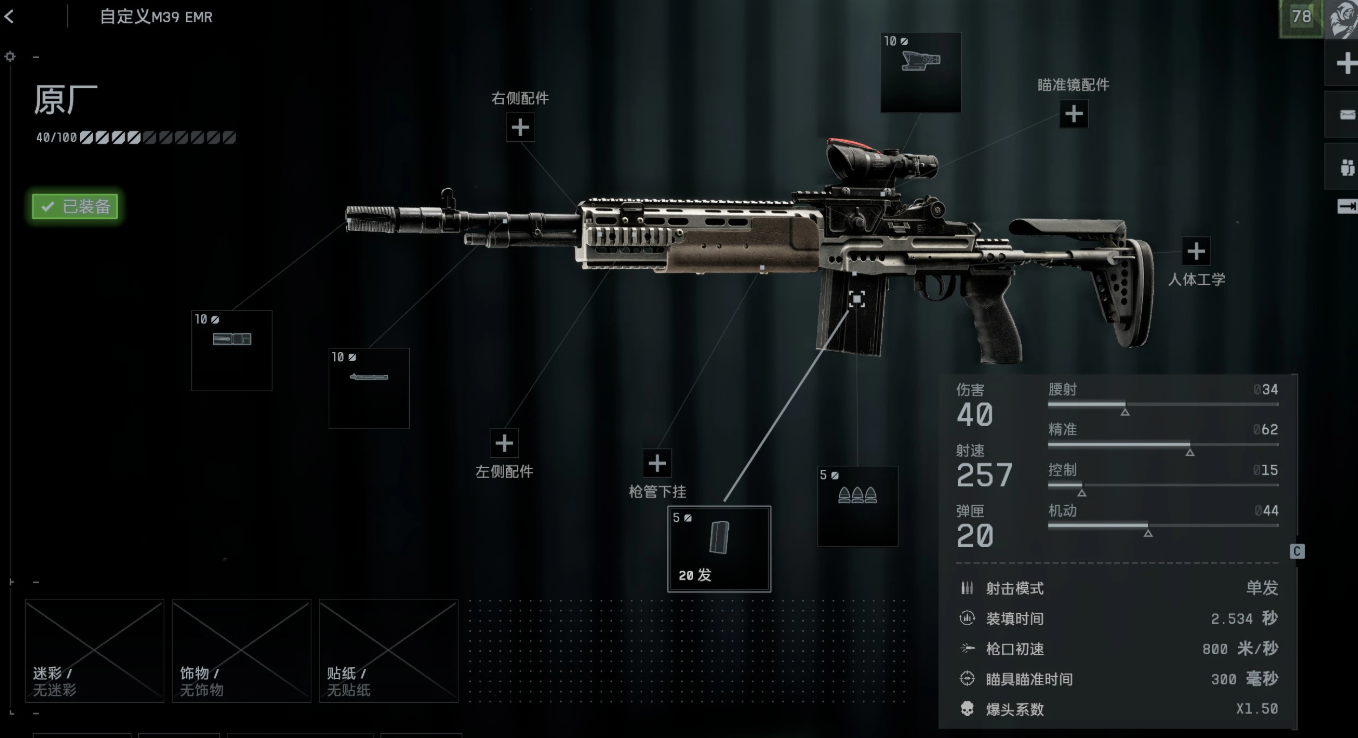Image resolution: width=1358 pixels, height=738 pixels.
Task: Add an ergonomics attachment (人体工学)
Action: click(1196, 251)
